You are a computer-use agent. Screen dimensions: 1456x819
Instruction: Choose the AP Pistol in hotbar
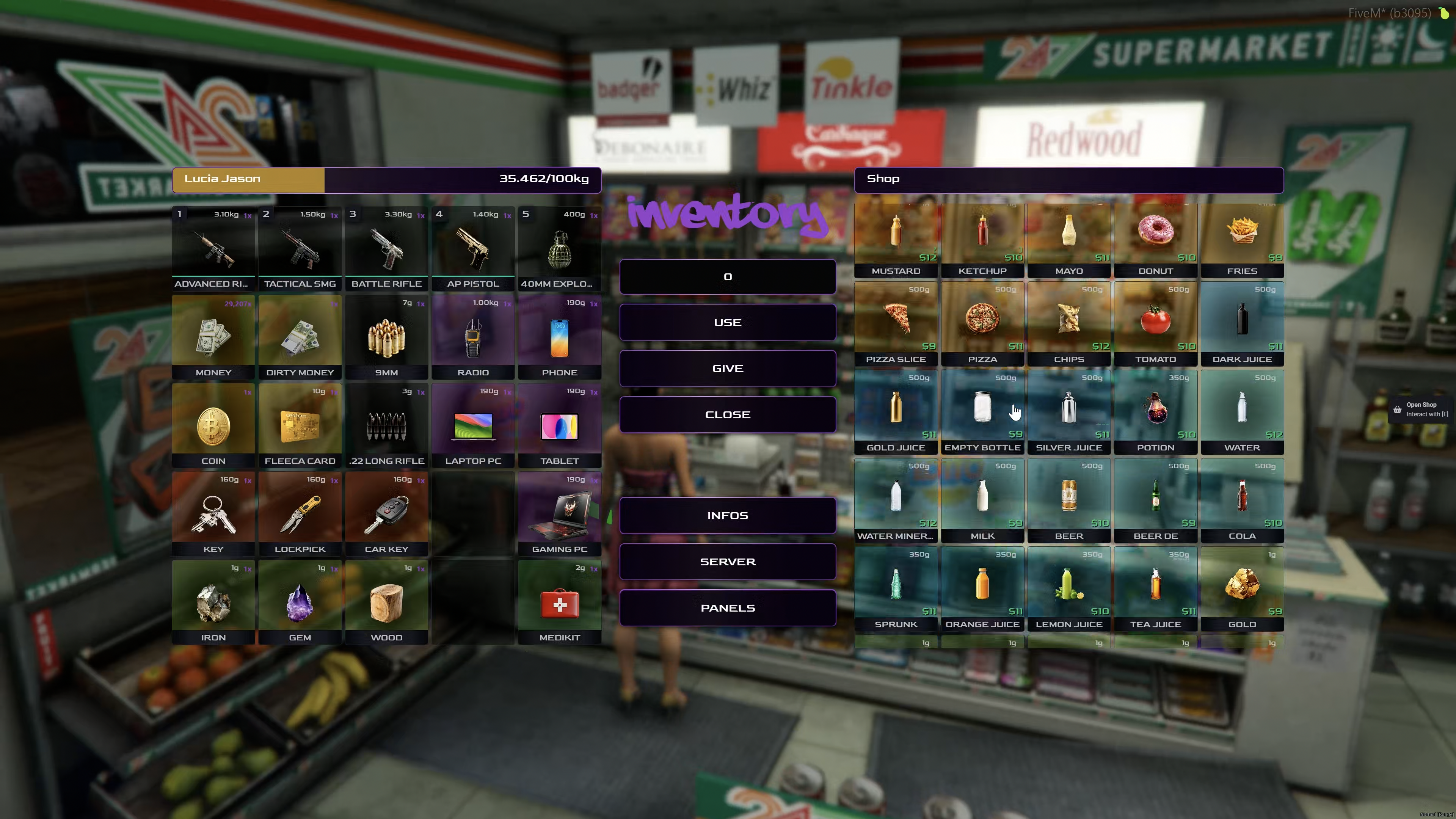(473, 249)
